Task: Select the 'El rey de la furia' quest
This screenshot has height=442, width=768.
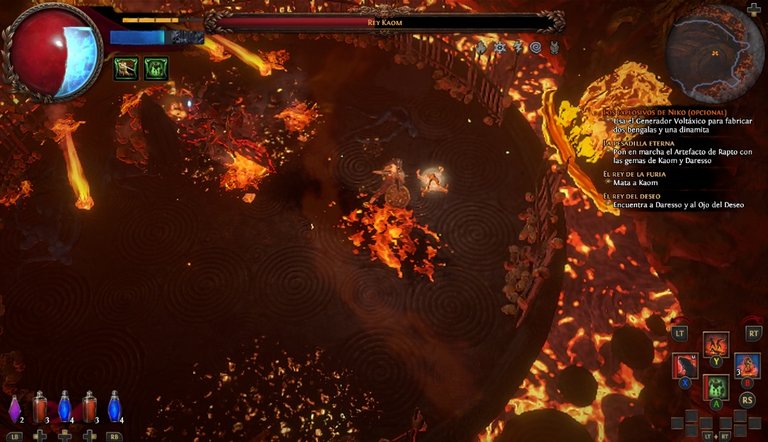Action: (x=636, y=174)
